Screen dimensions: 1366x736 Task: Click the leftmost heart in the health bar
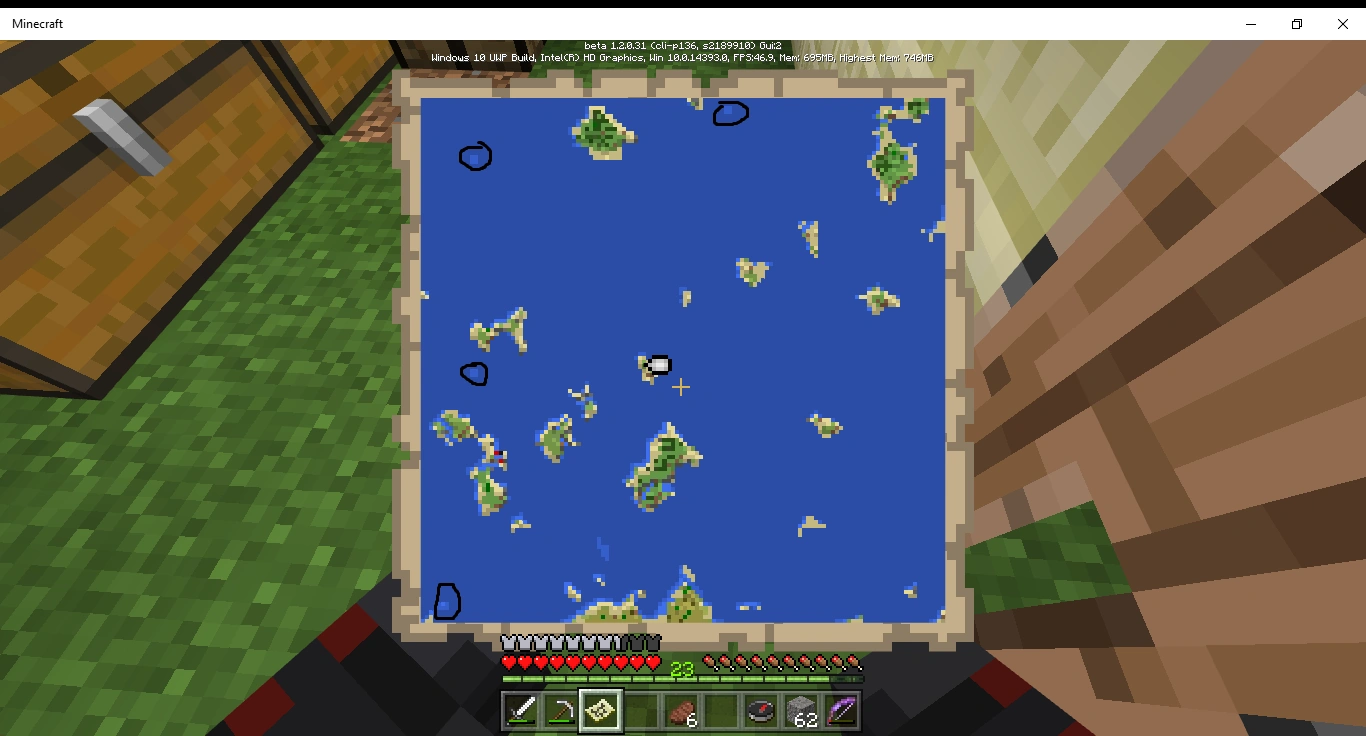pyautogui.click(x=508, y=661)
